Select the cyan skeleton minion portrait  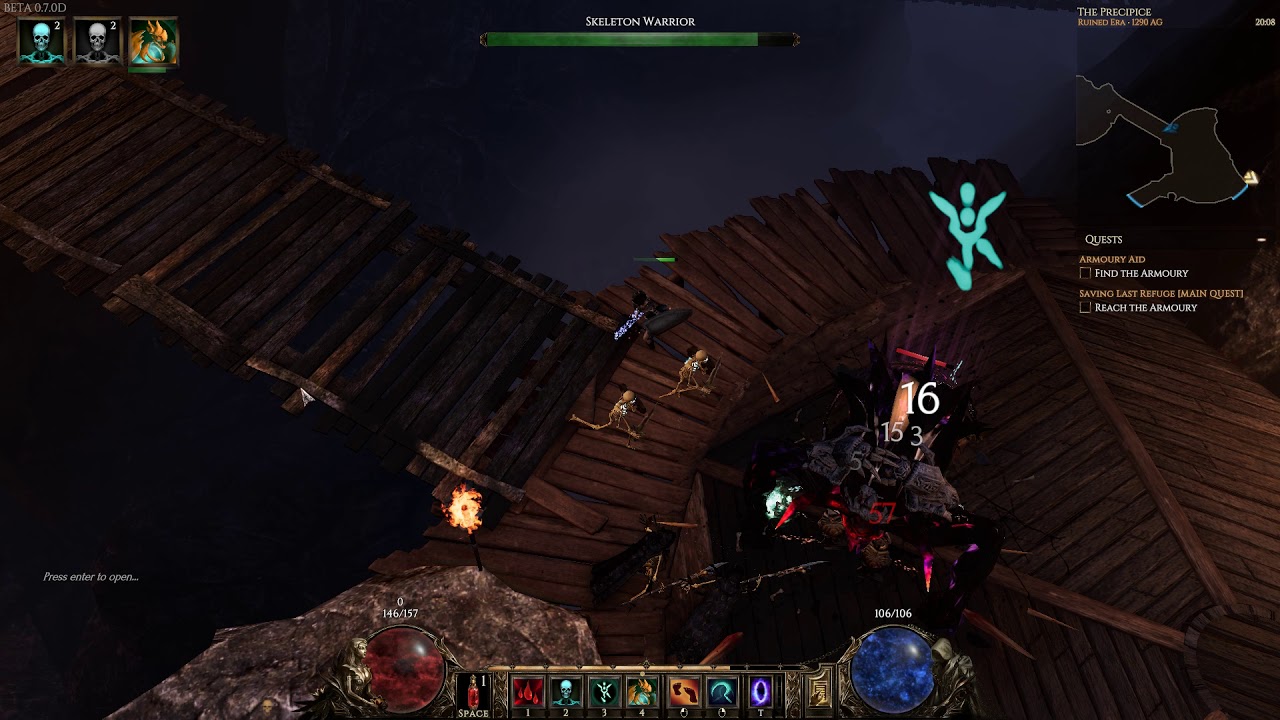click(x=42, y=42)
